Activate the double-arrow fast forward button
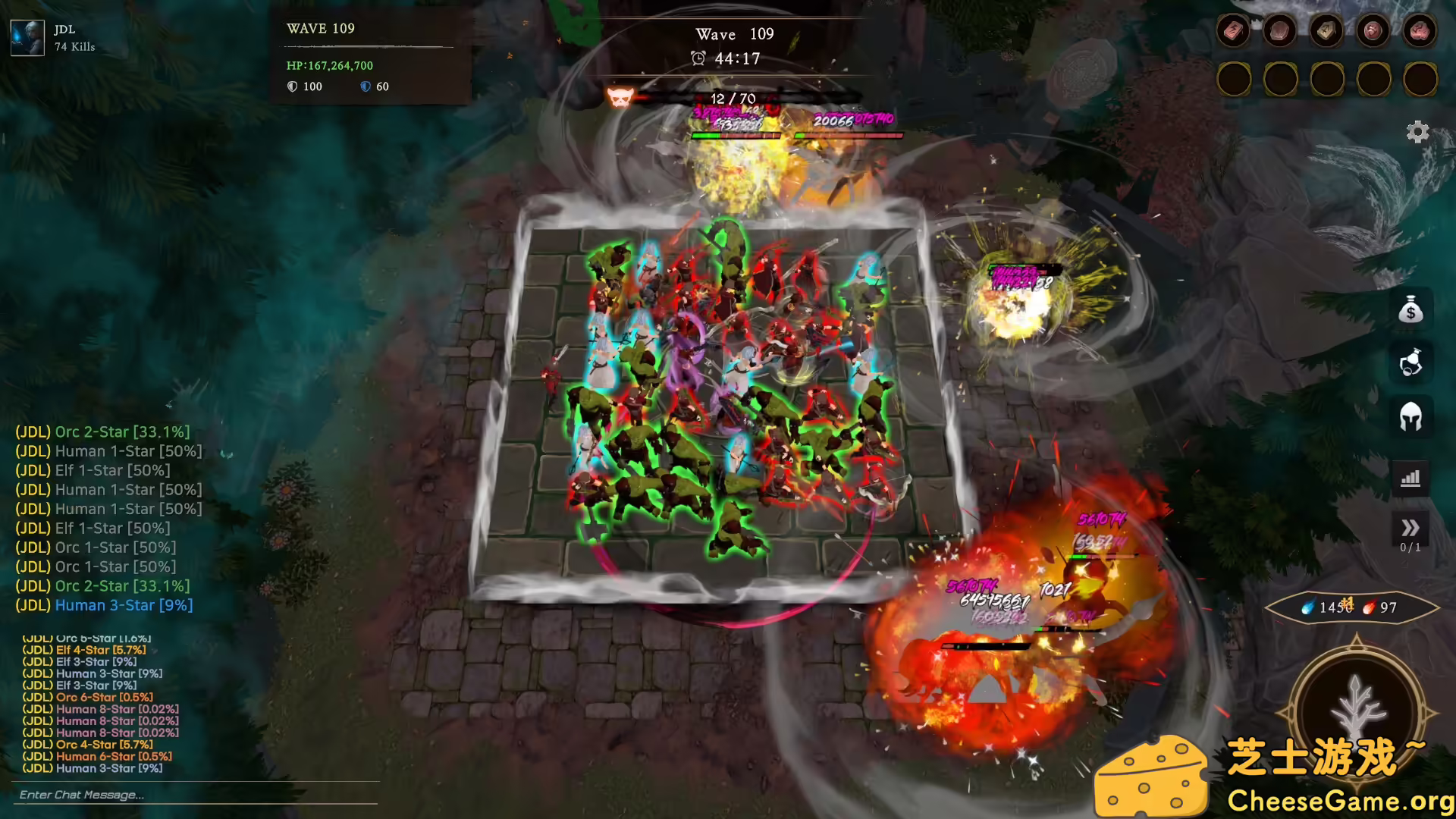 1410,528
